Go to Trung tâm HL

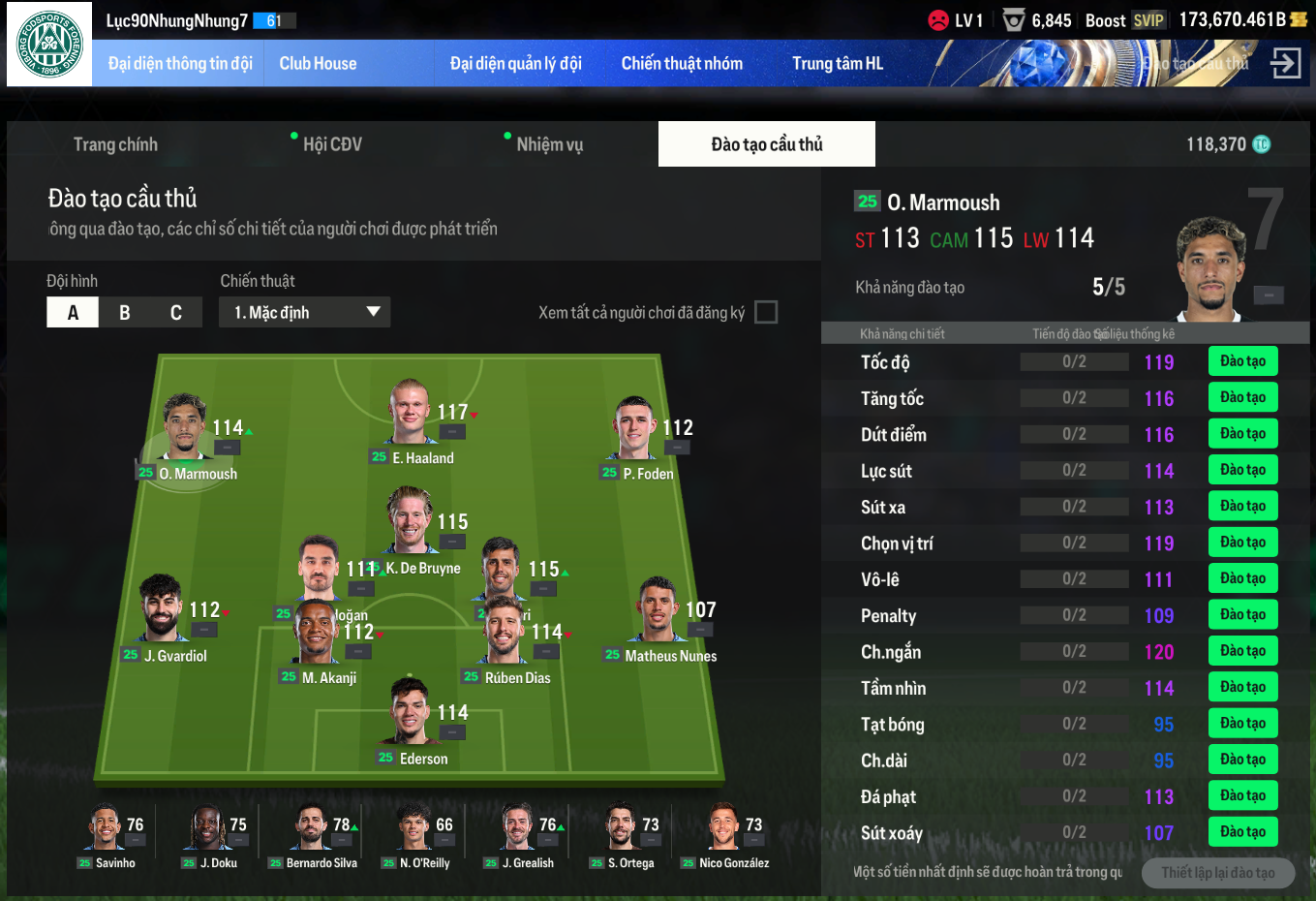click(837, 64)
